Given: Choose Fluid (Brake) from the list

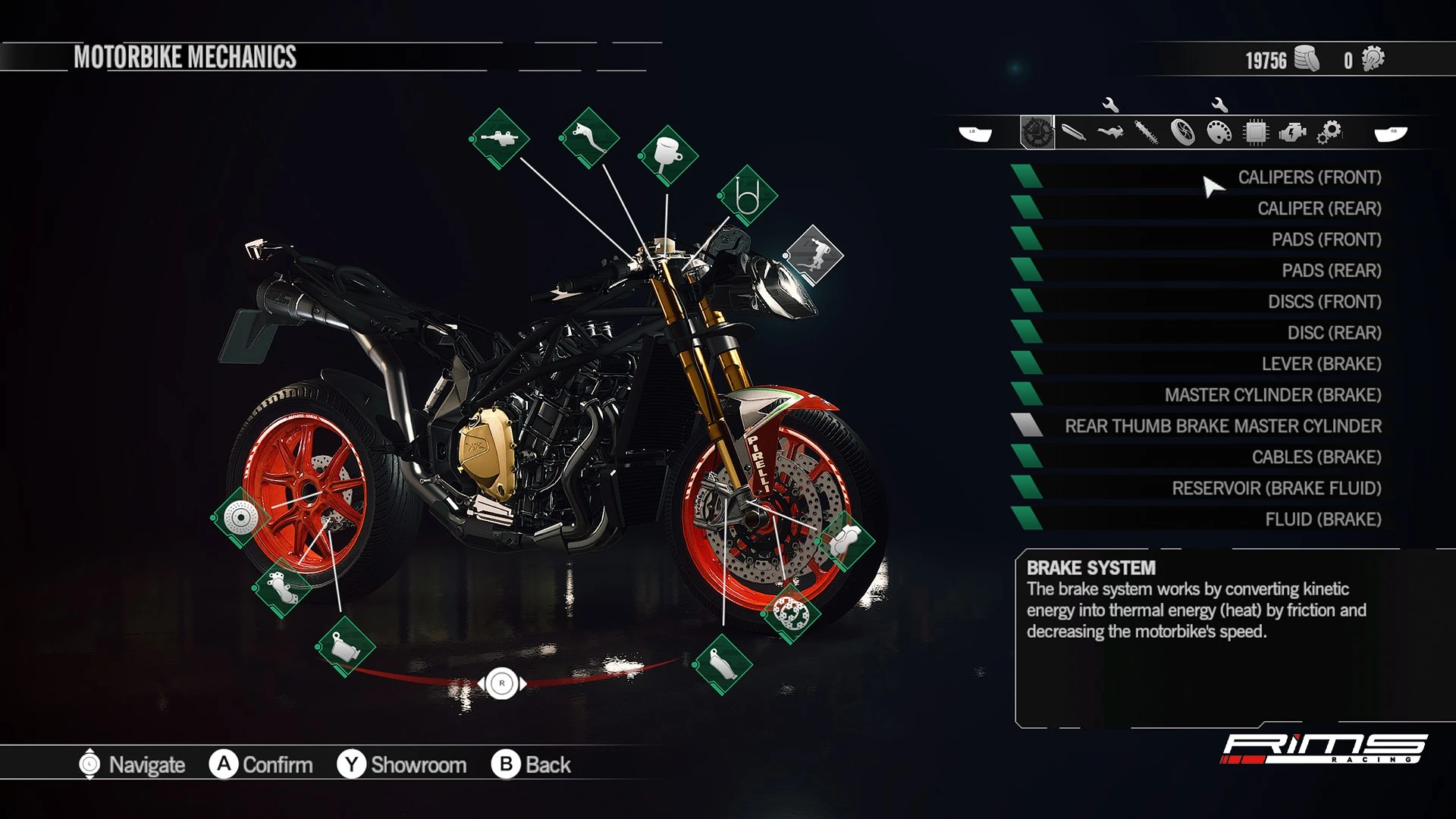Looking at the screenshot, I should click(x=1323, y=519).
